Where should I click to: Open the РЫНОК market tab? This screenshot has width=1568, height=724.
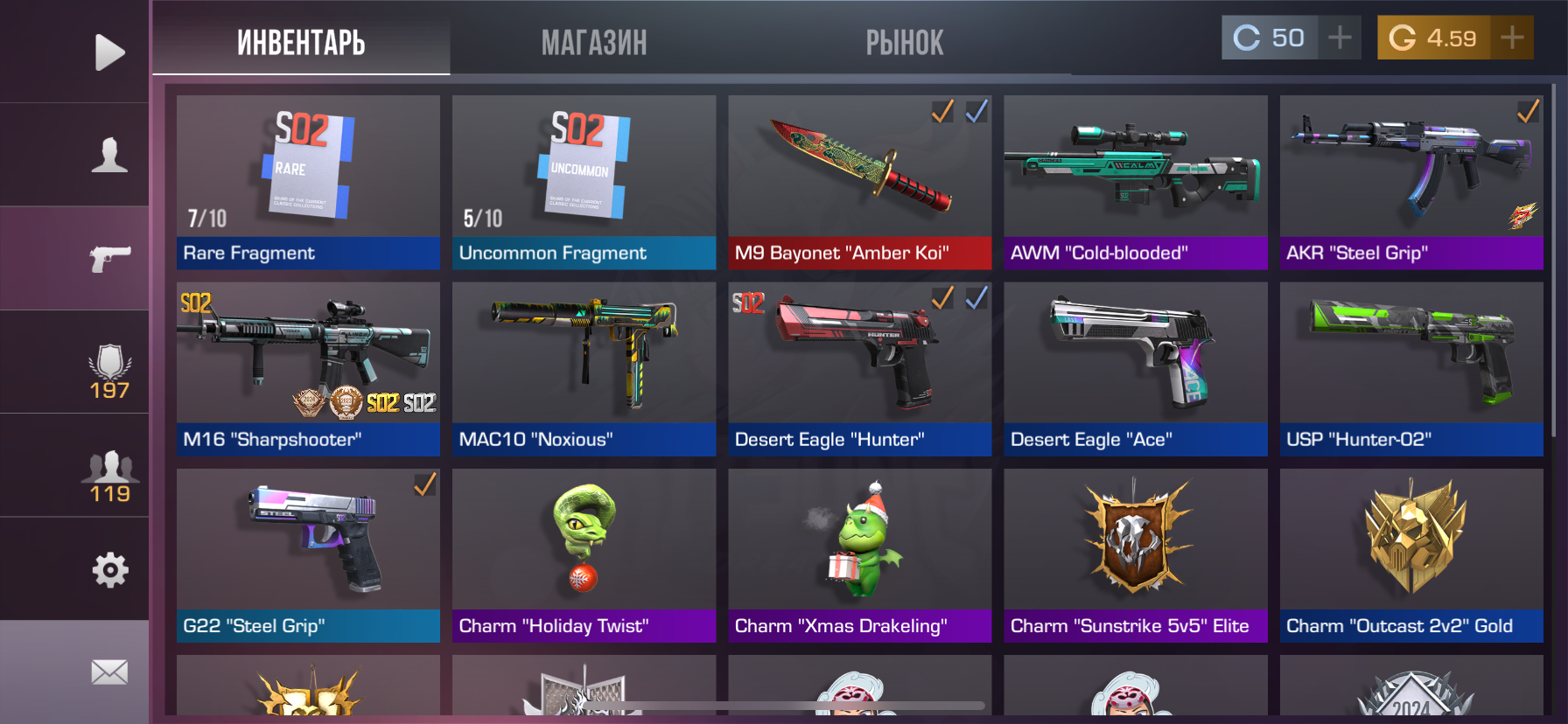(905, 42)
